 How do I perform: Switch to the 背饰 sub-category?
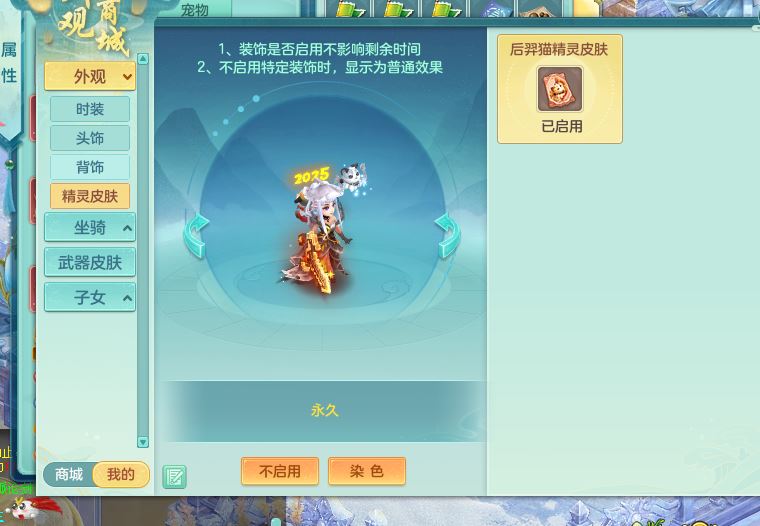point(90,167)
